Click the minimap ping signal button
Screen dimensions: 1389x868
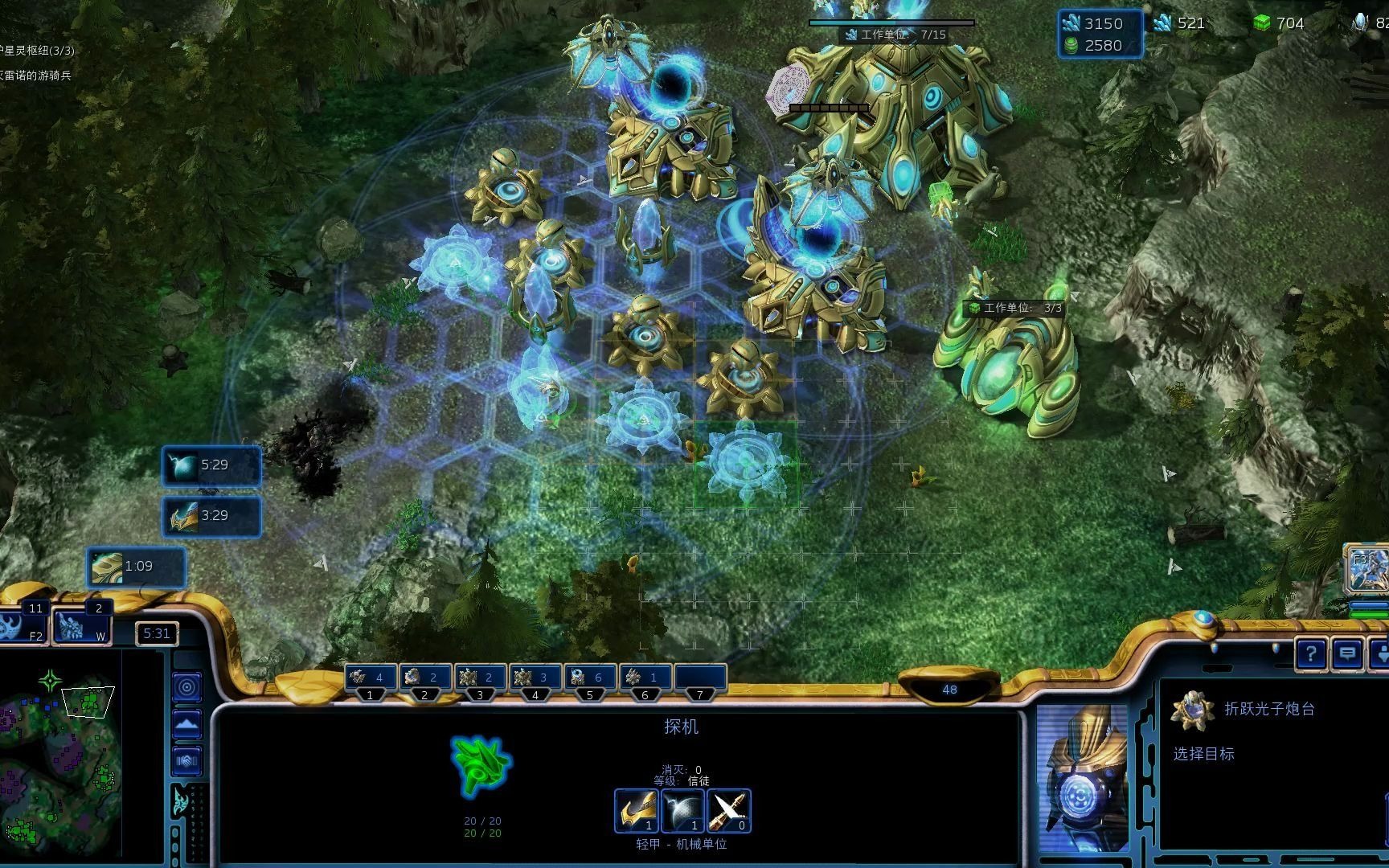(x=187, y=687)
